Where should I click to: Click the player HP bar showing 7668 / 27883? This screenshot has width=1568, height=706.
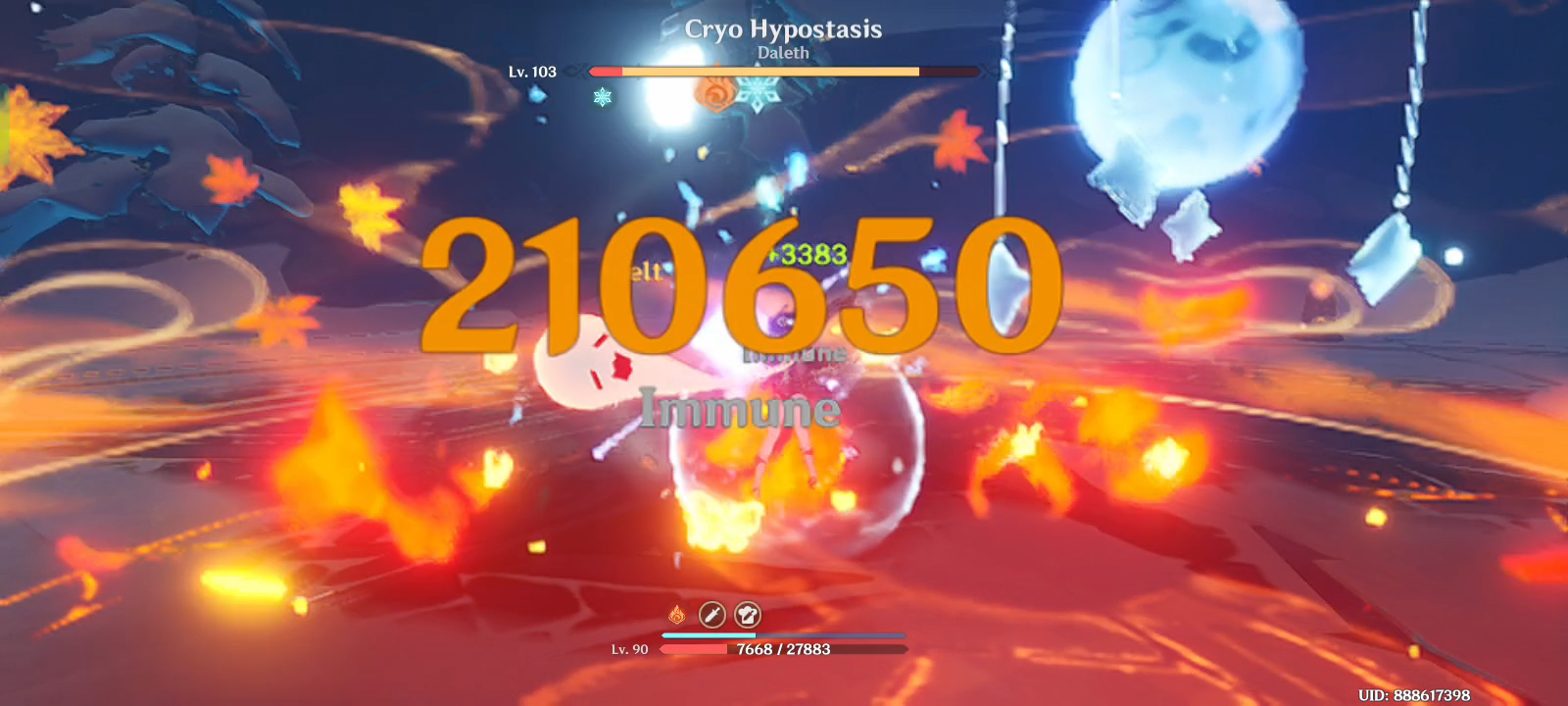[784, 649]
